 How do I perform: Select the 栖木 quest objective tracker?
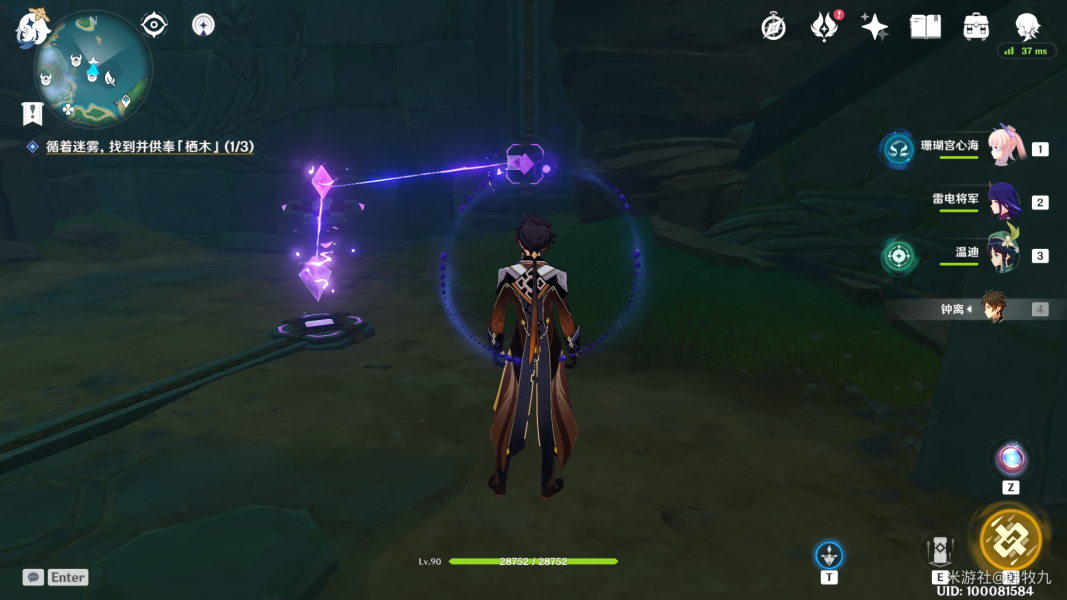149,147
